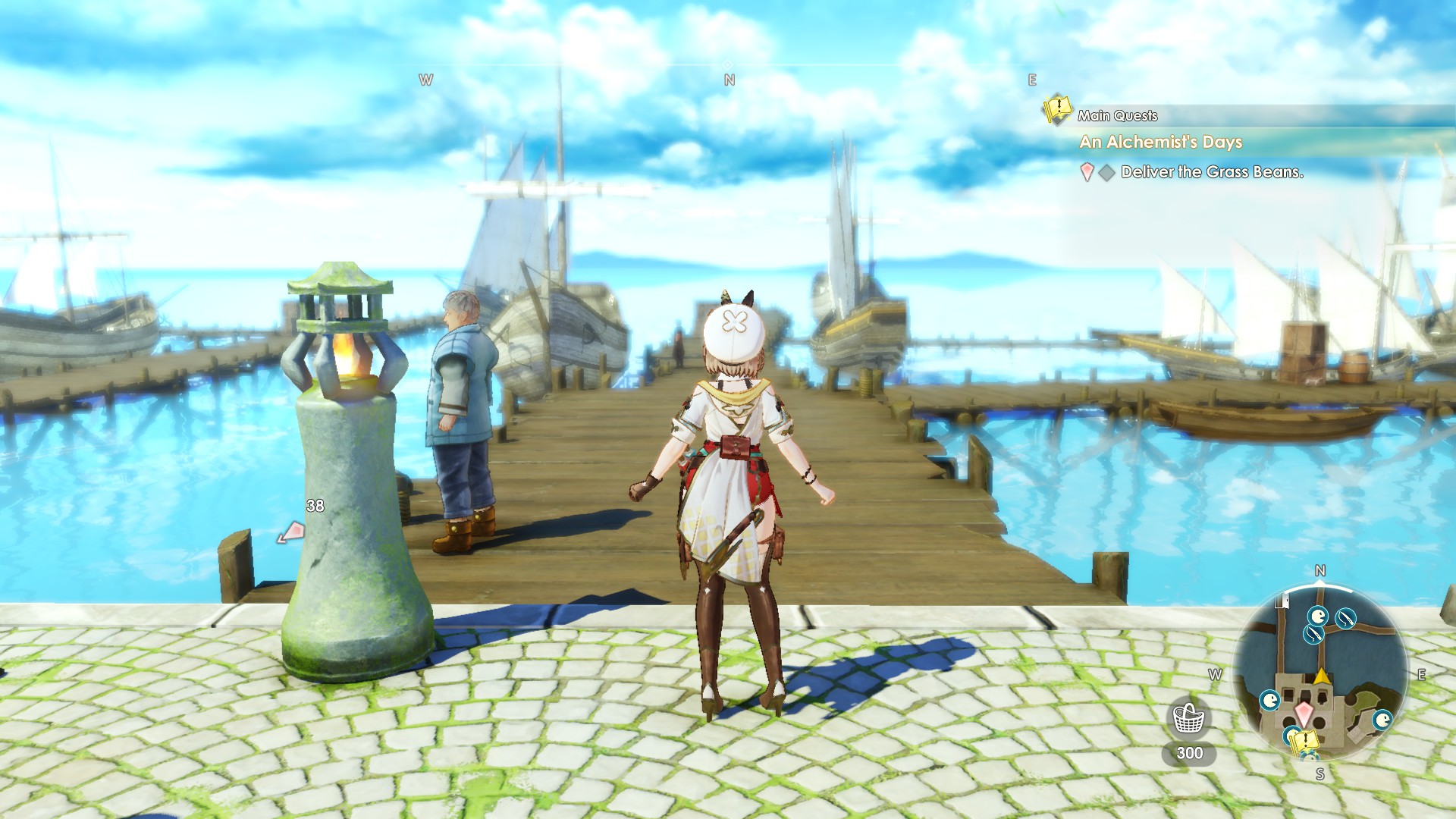The height and width of the screenshot is (819, 1456).
Task: Select the door icon at the minimap's edge
Action: 1282,602
